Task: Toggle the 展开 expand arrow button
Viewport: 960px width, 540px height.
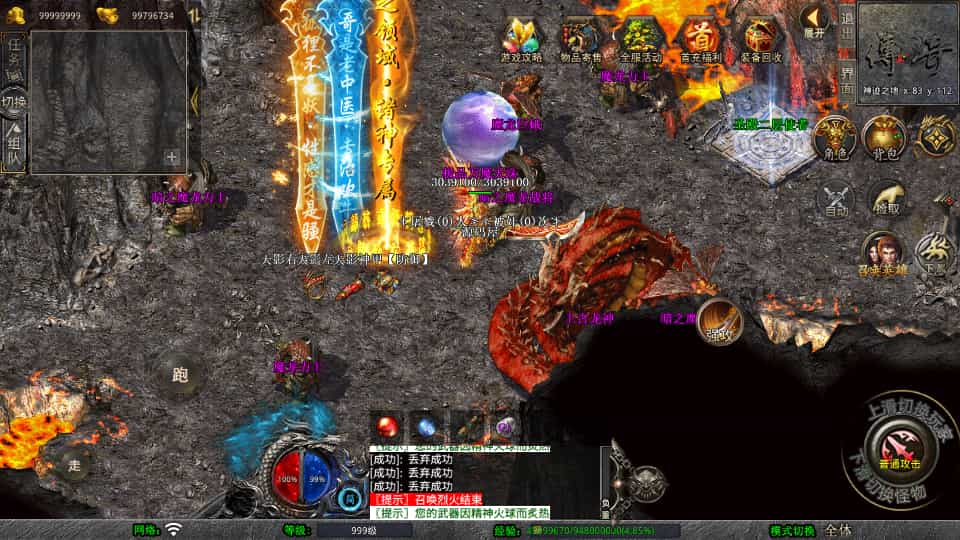Action: tap(815, 20)
